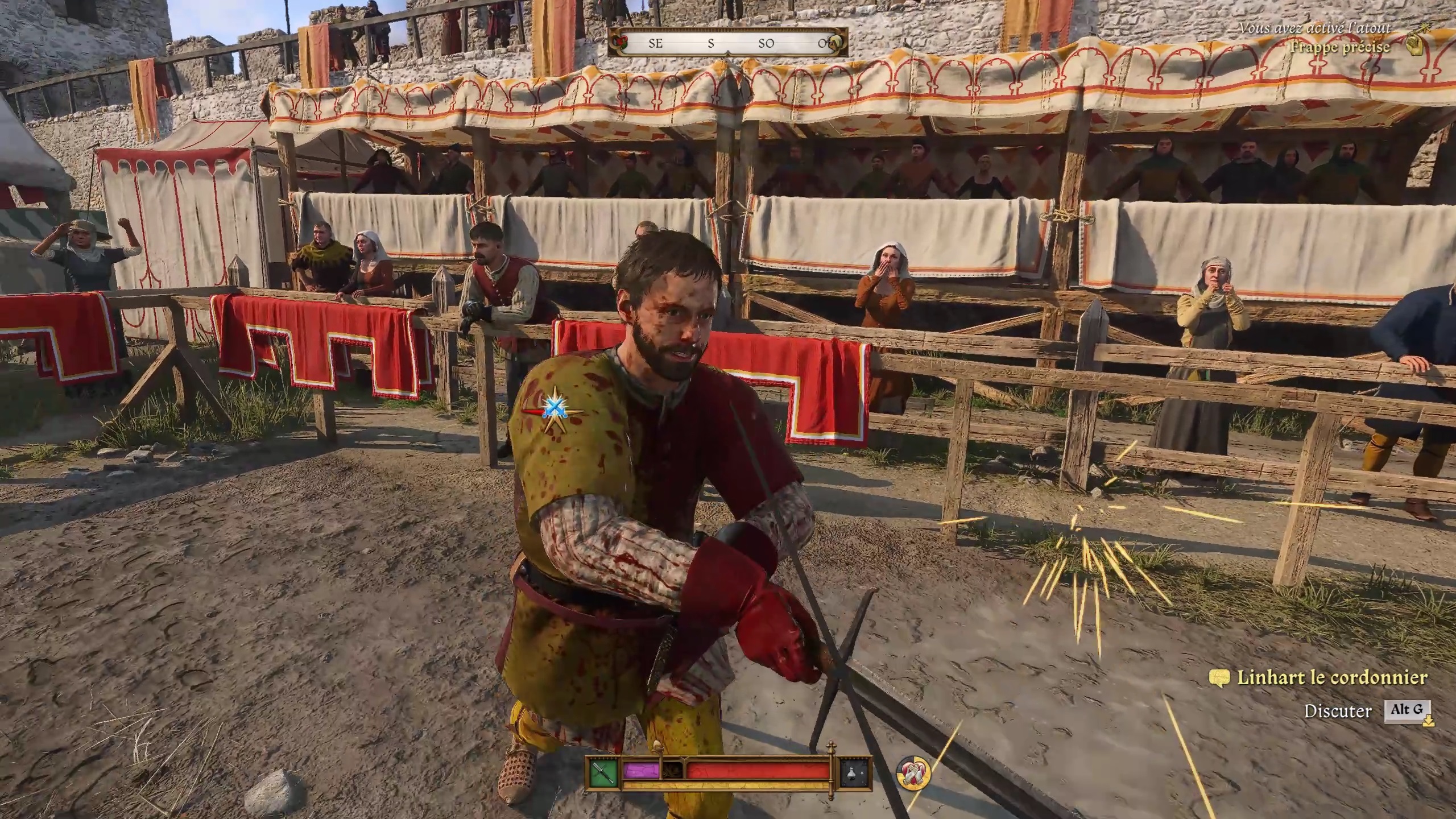
Task: Select the sword icon in the weapon slot
Action: point(603,772)
